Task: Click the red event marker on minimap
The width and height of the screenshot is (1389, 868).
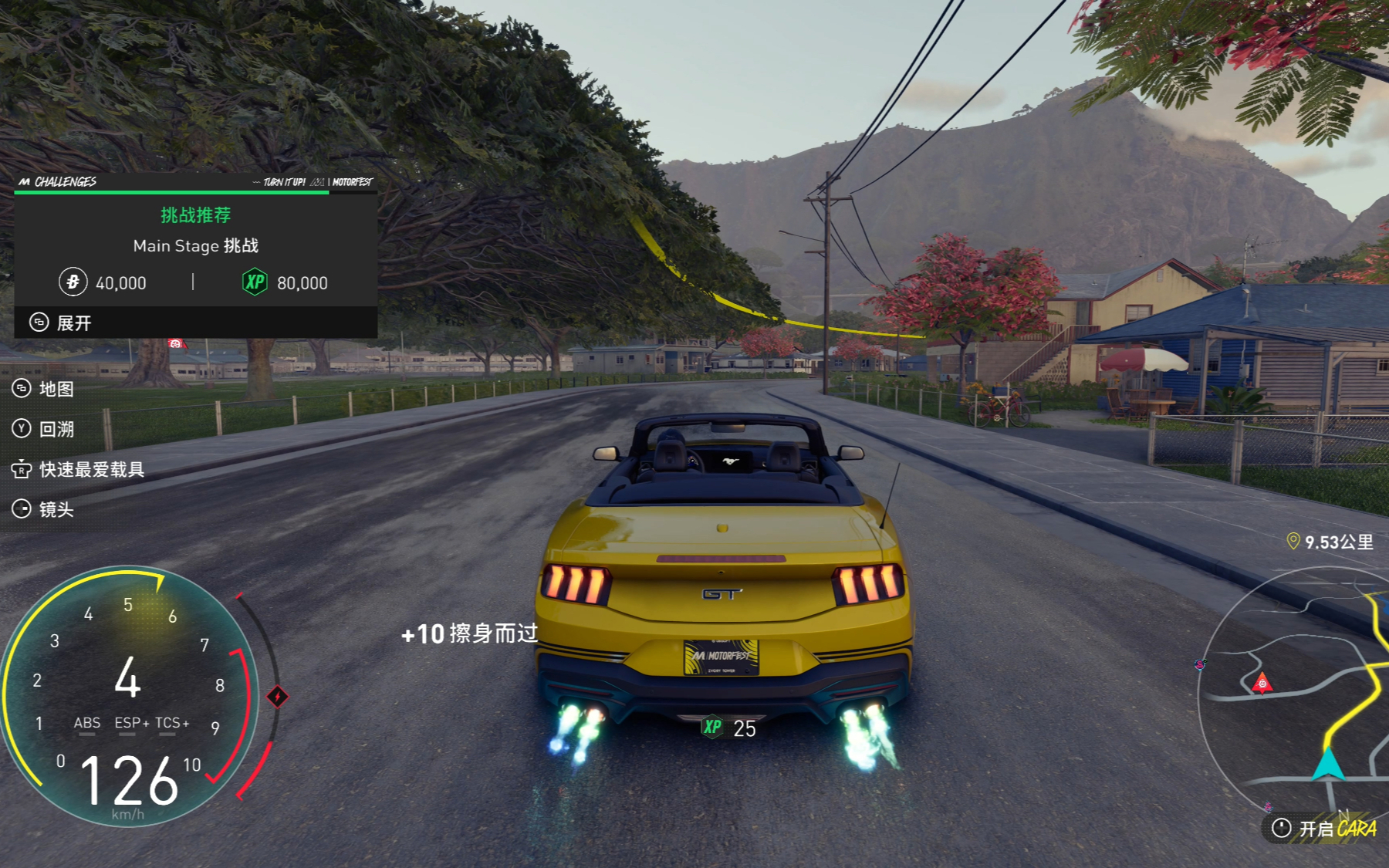Action: point(1262,683)
